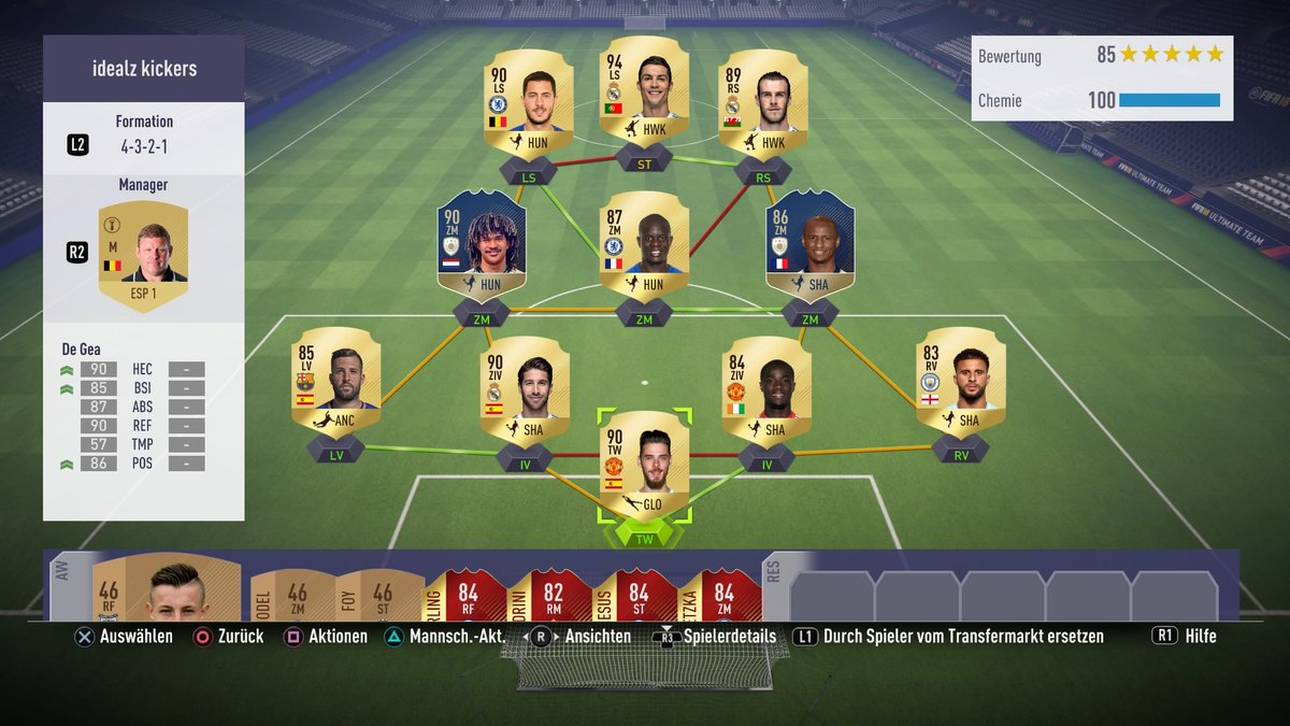This screenshot has height=726, width=1290.
Task: Select the 83-rated RV right back card
Action: (x=960, y=382)
